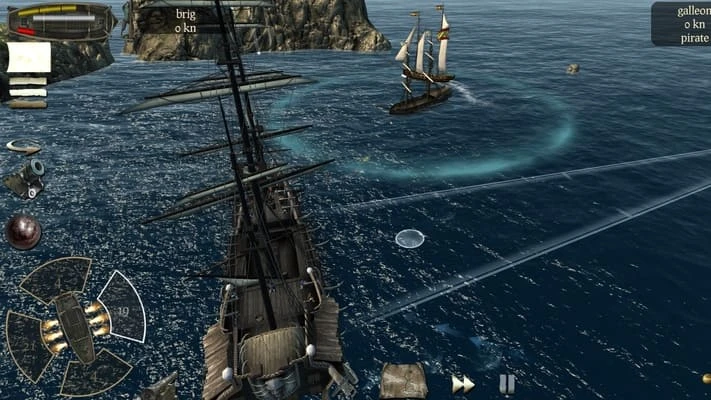Select the pirate galleon target panel
711x400 pixels.
[680, 24]
